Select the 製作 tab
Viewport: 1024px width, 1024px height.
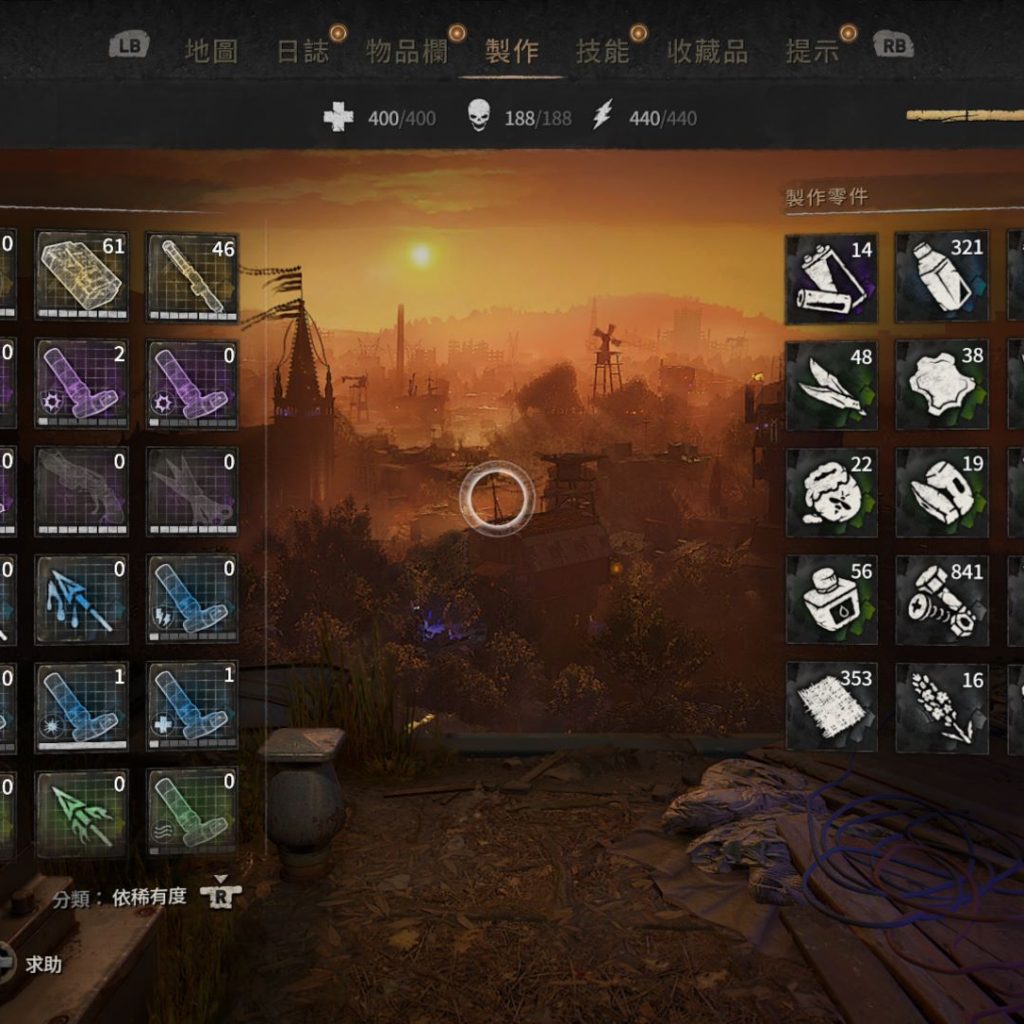click(511, 52)
